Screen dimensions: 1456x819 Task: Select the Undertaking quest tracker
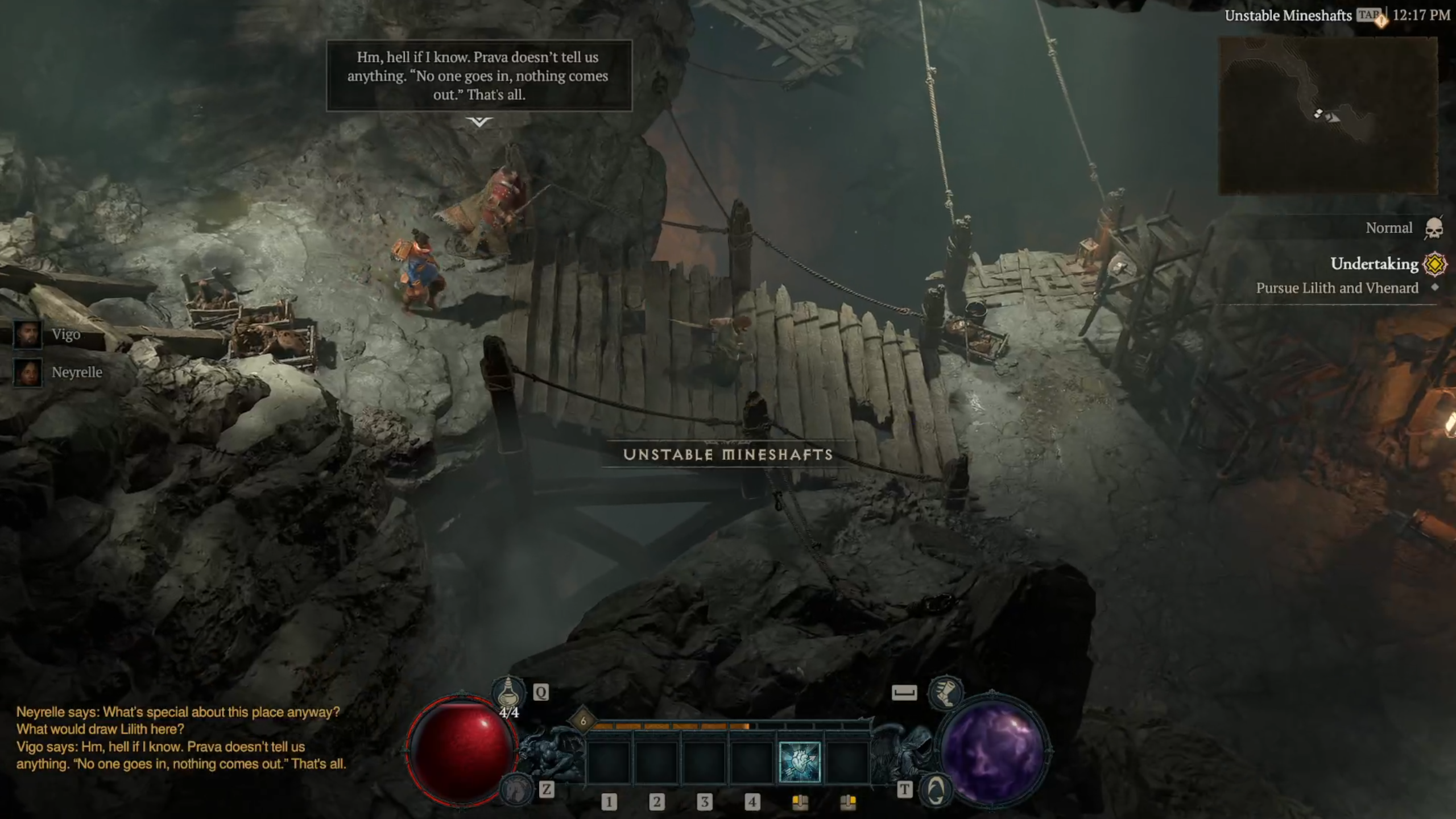click(x=1374, y=264)
